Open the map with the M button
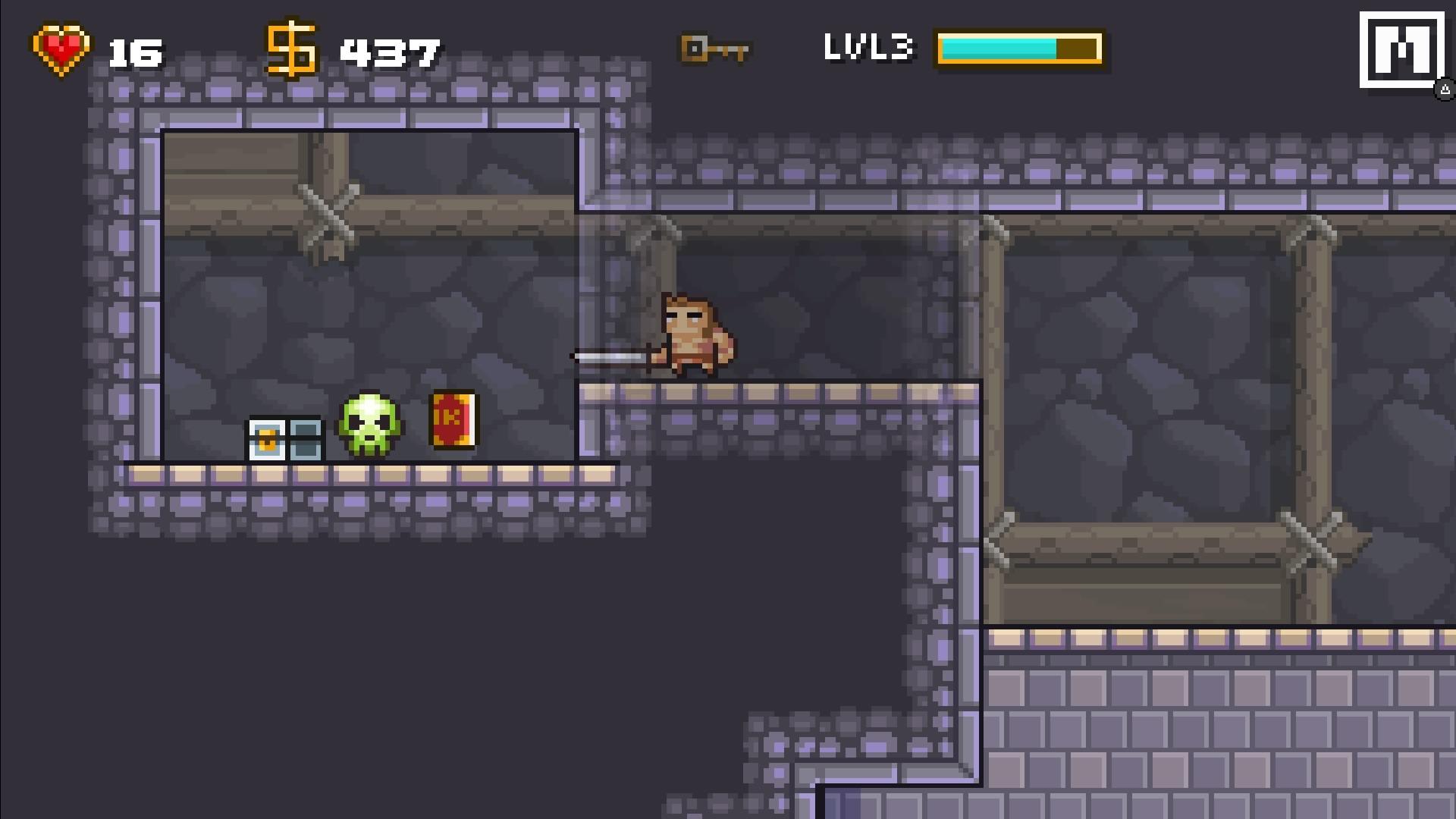The image size is (1456, 819). [x=1401, y=50]
